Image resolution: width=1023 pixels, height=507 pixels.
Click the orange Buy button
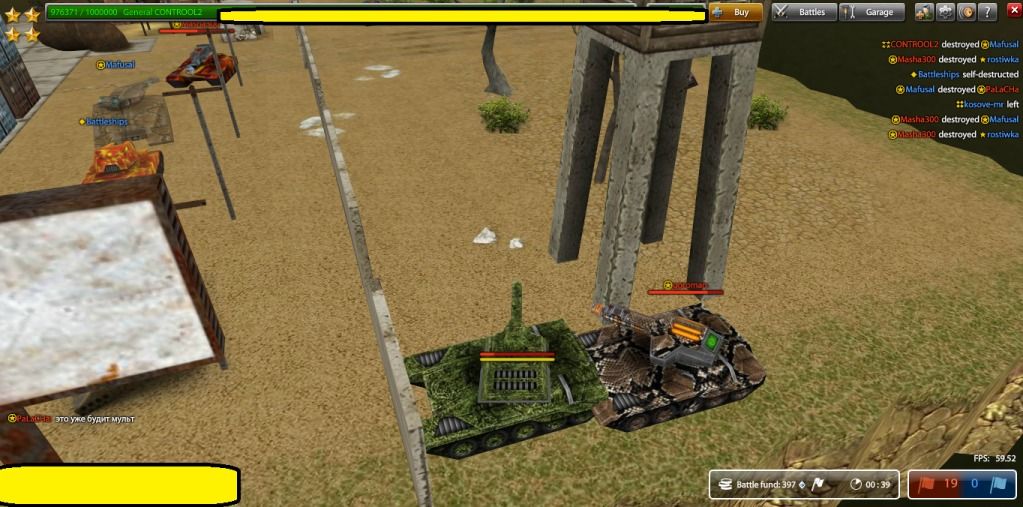coord(736,12)
